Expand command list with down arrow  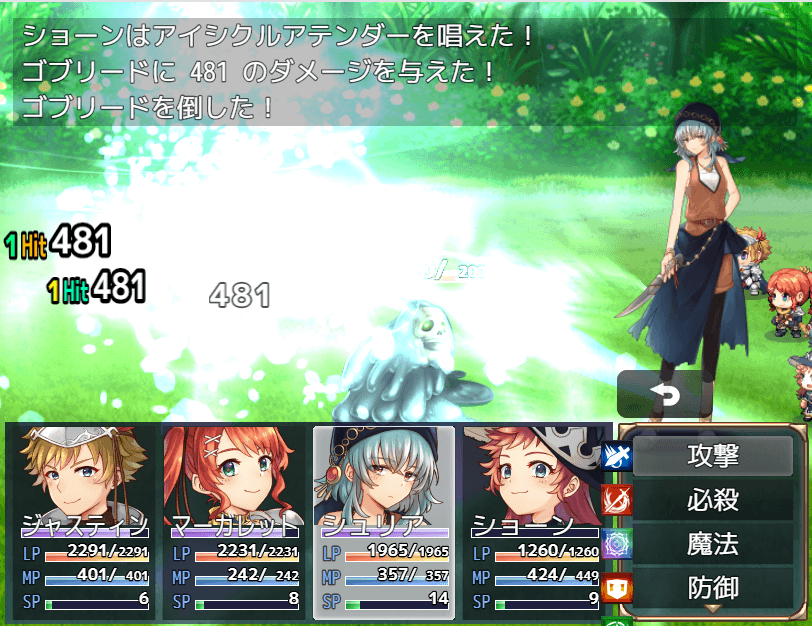pos(713,608)
